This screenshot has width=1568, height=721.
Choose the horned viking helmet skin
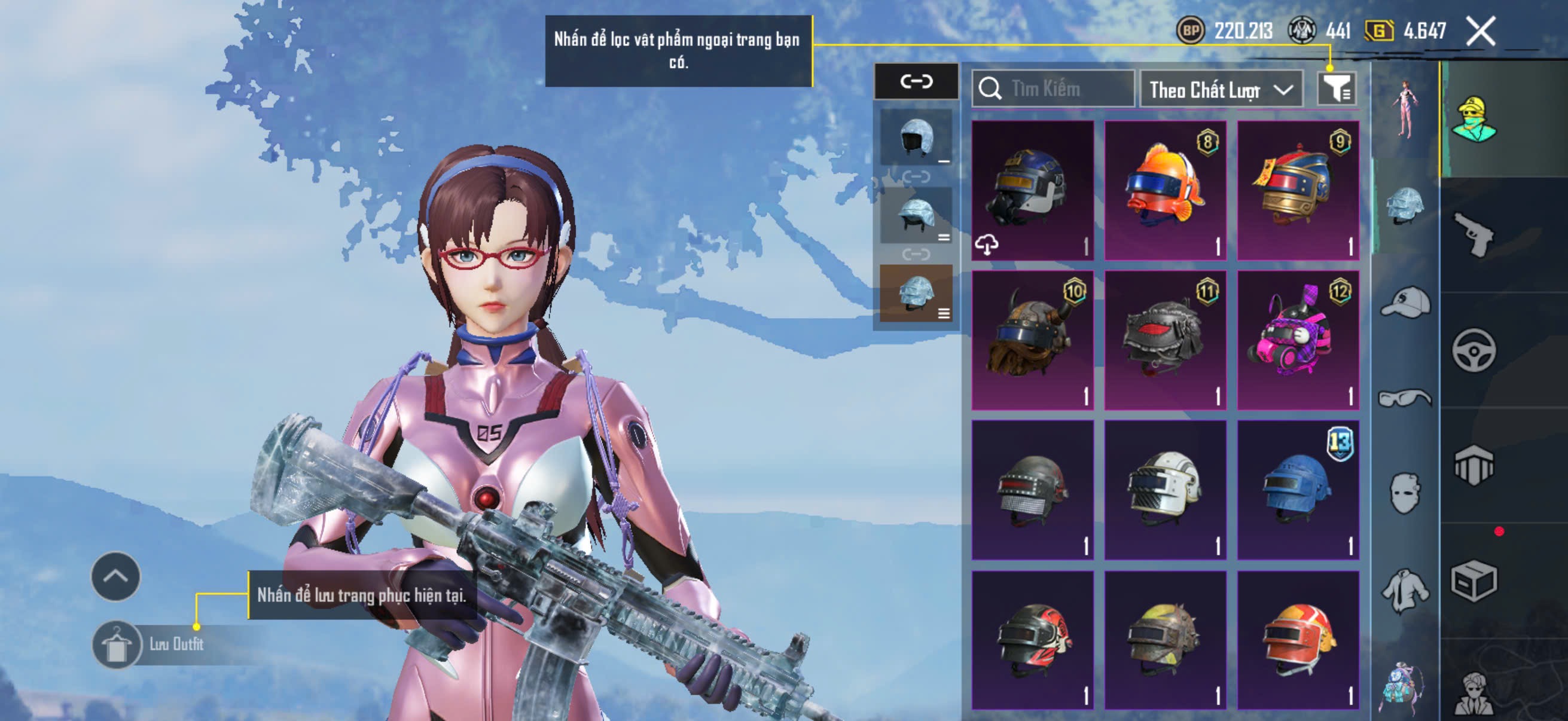point(1032,340)
